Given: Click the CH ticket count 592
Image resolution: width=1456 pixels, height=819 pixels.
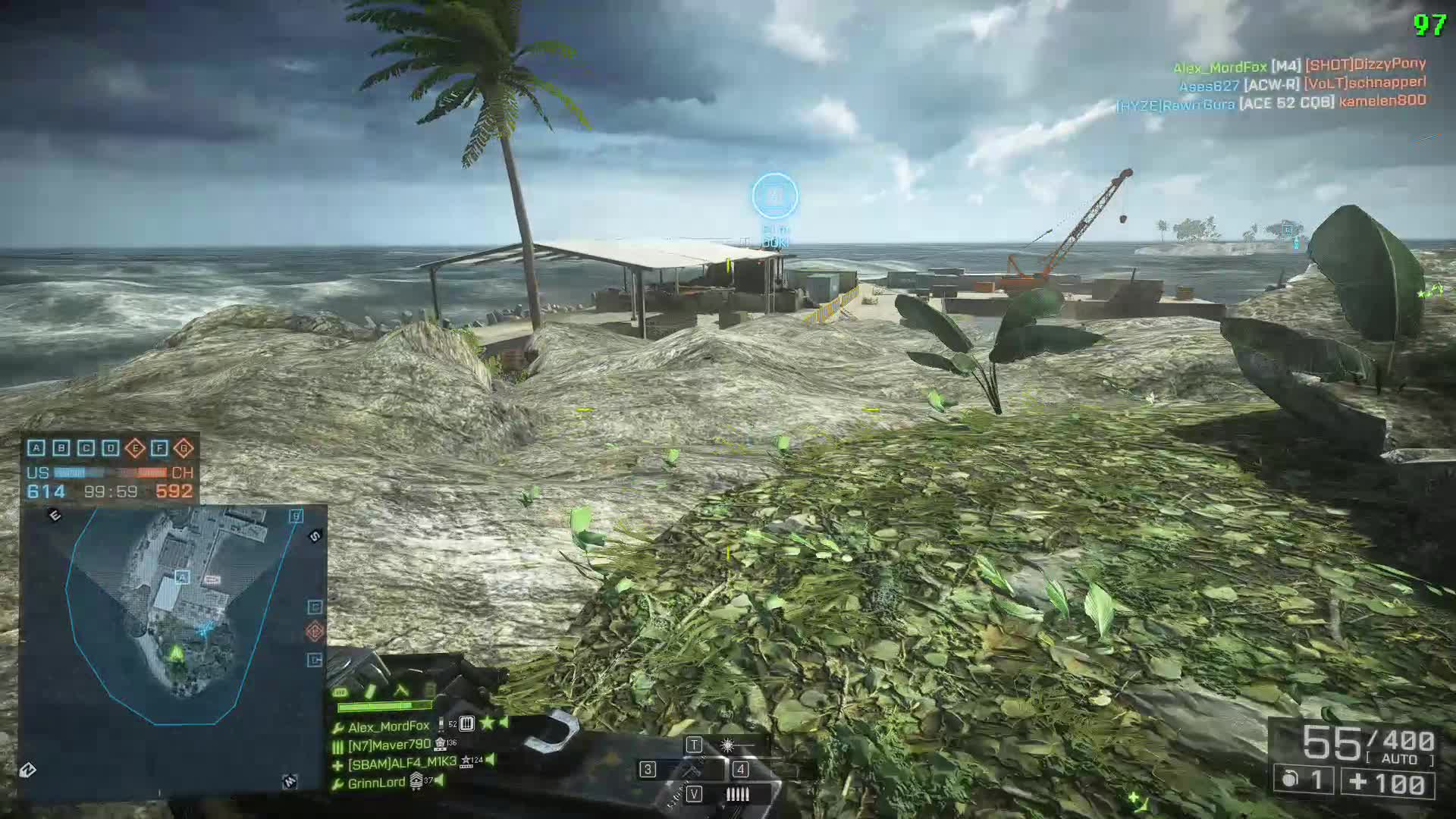Looking at the screenshot, I should click(176, 491).
